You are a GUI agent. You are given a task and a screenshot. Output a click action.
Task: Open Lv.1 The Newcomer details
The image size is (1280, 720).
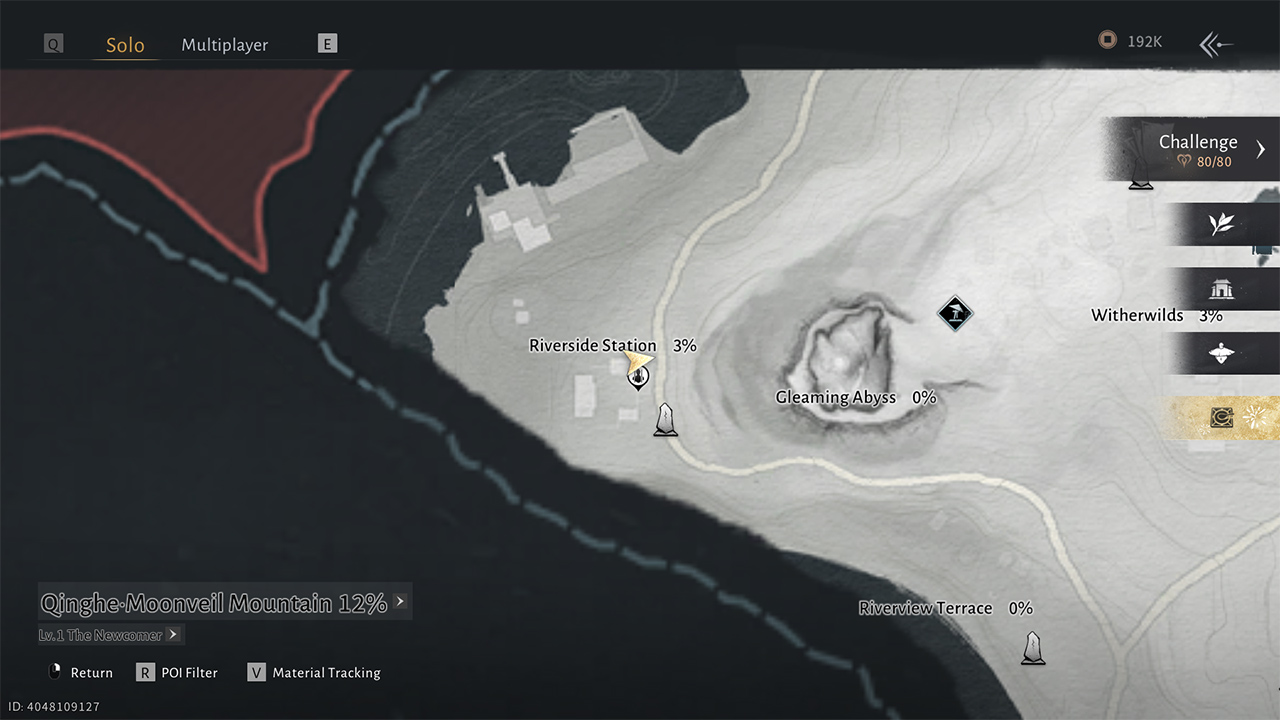[x=110, y=635]
